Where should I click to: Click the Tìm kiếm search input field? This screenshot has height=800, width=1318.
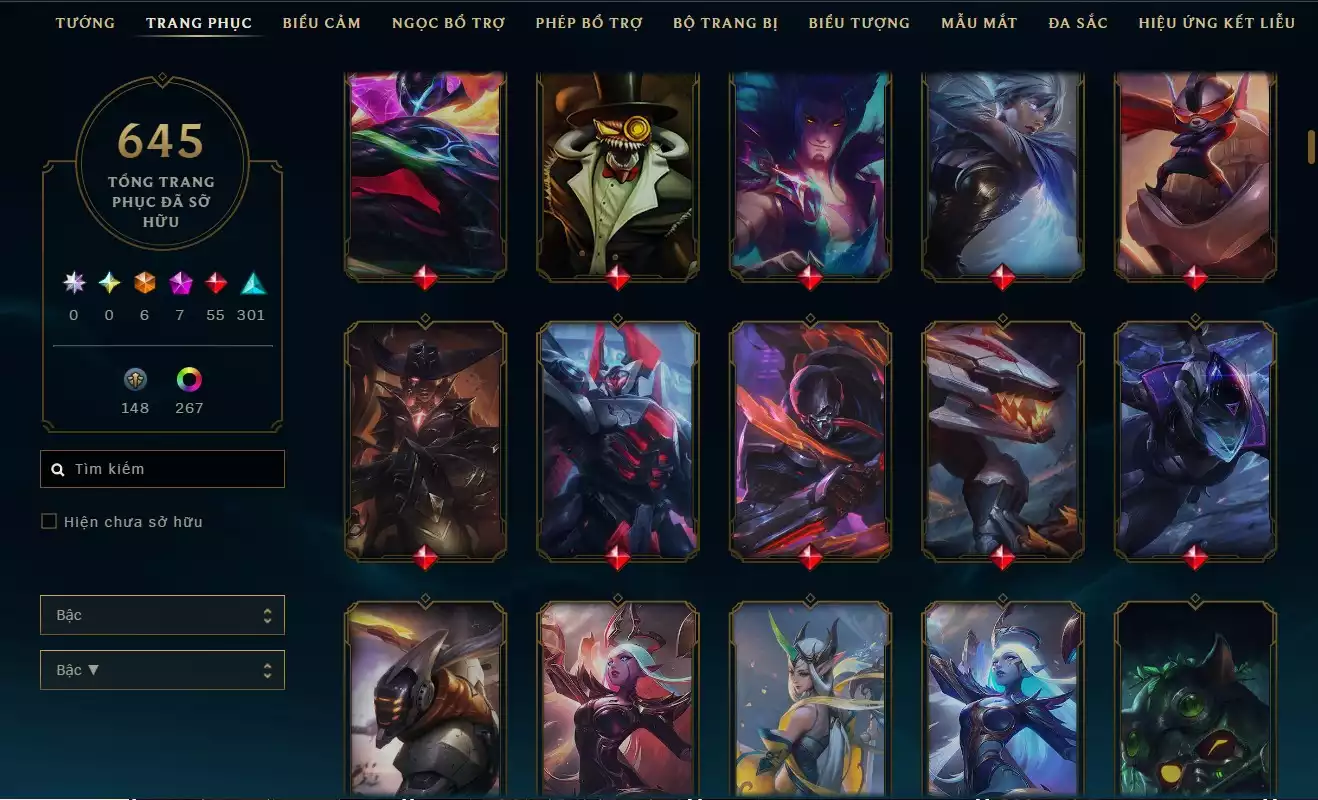160,468
